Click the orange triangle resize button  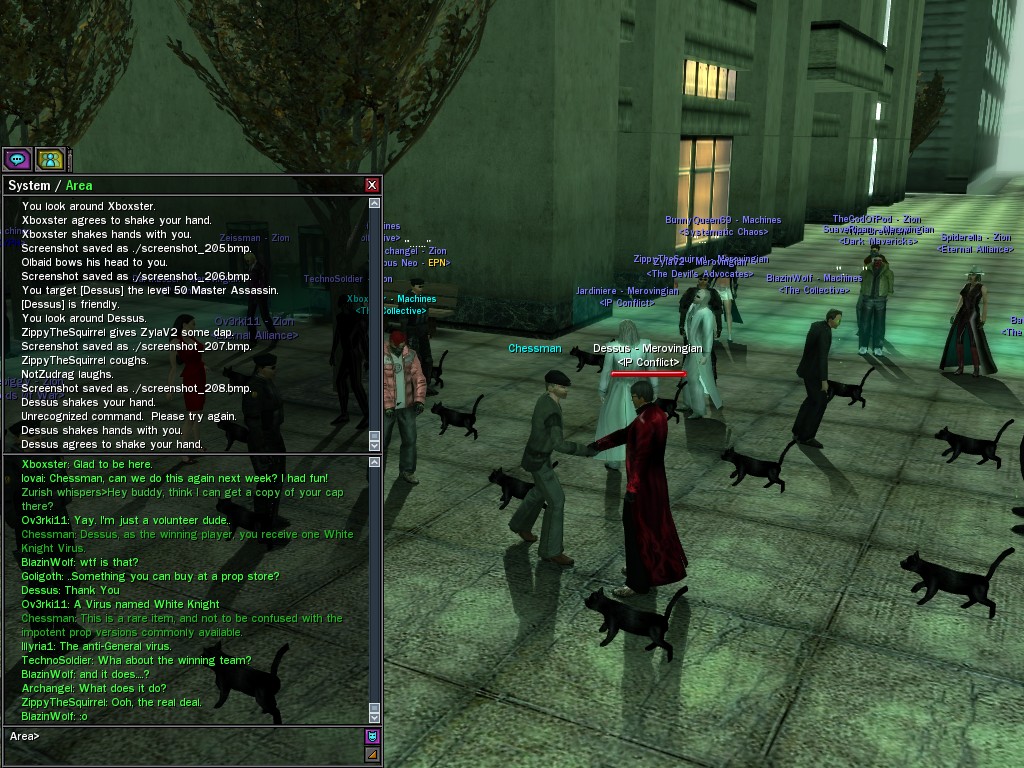[372, 755]
